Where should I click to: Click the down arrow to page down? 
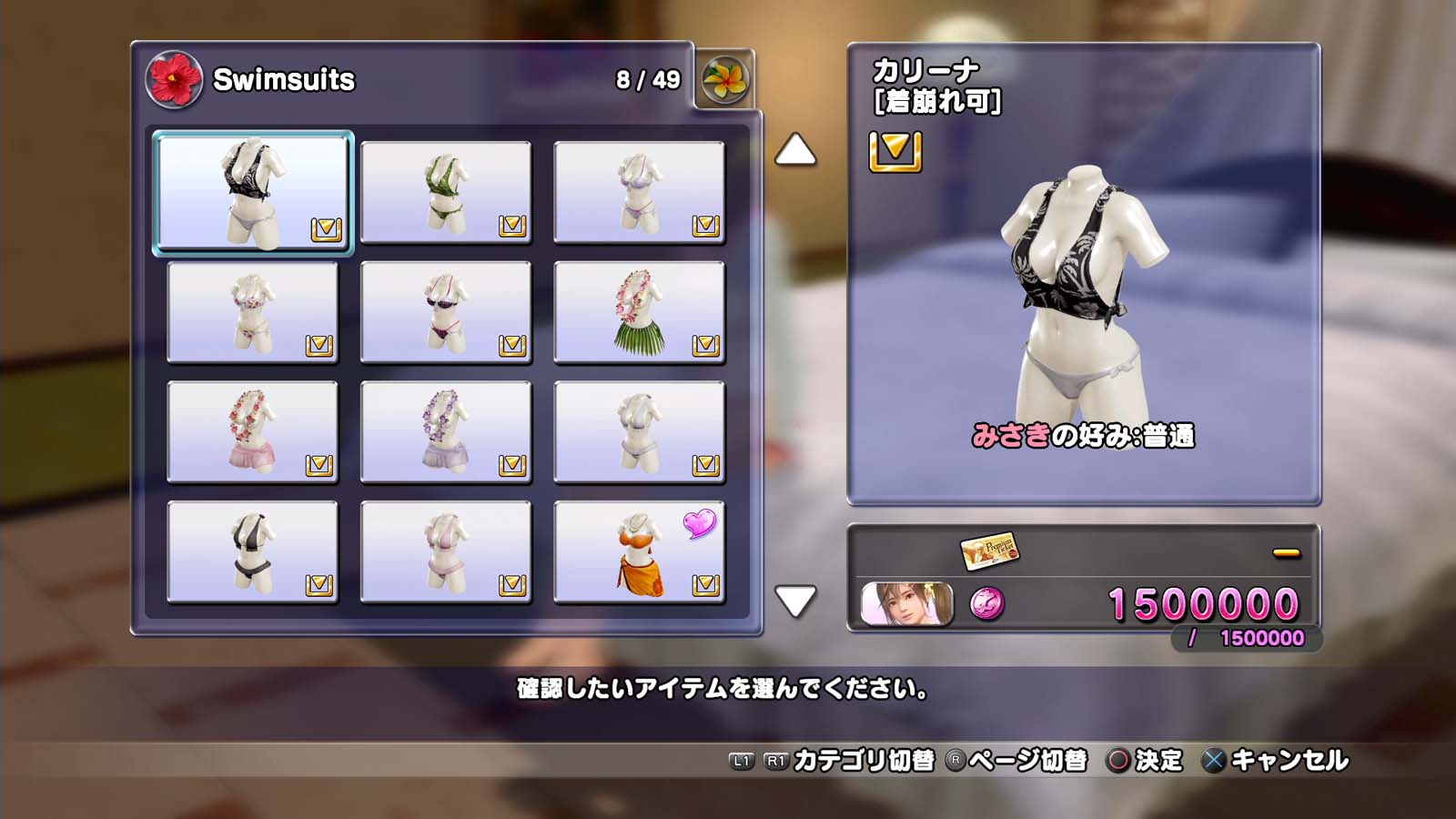795,601
